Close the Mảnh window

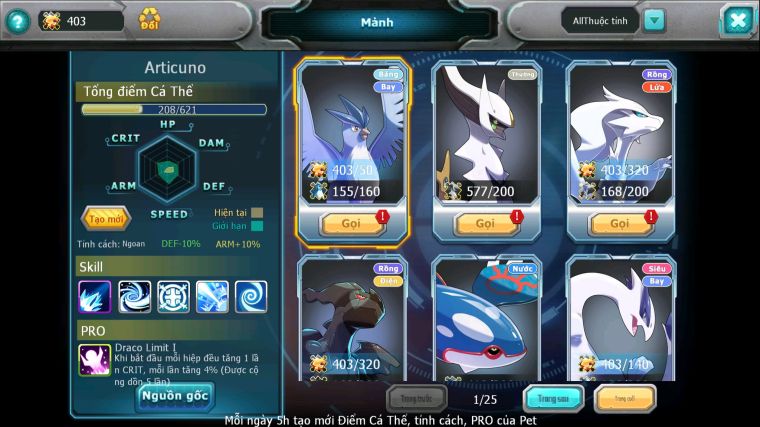pyautogui.click(x=737, y=20)
